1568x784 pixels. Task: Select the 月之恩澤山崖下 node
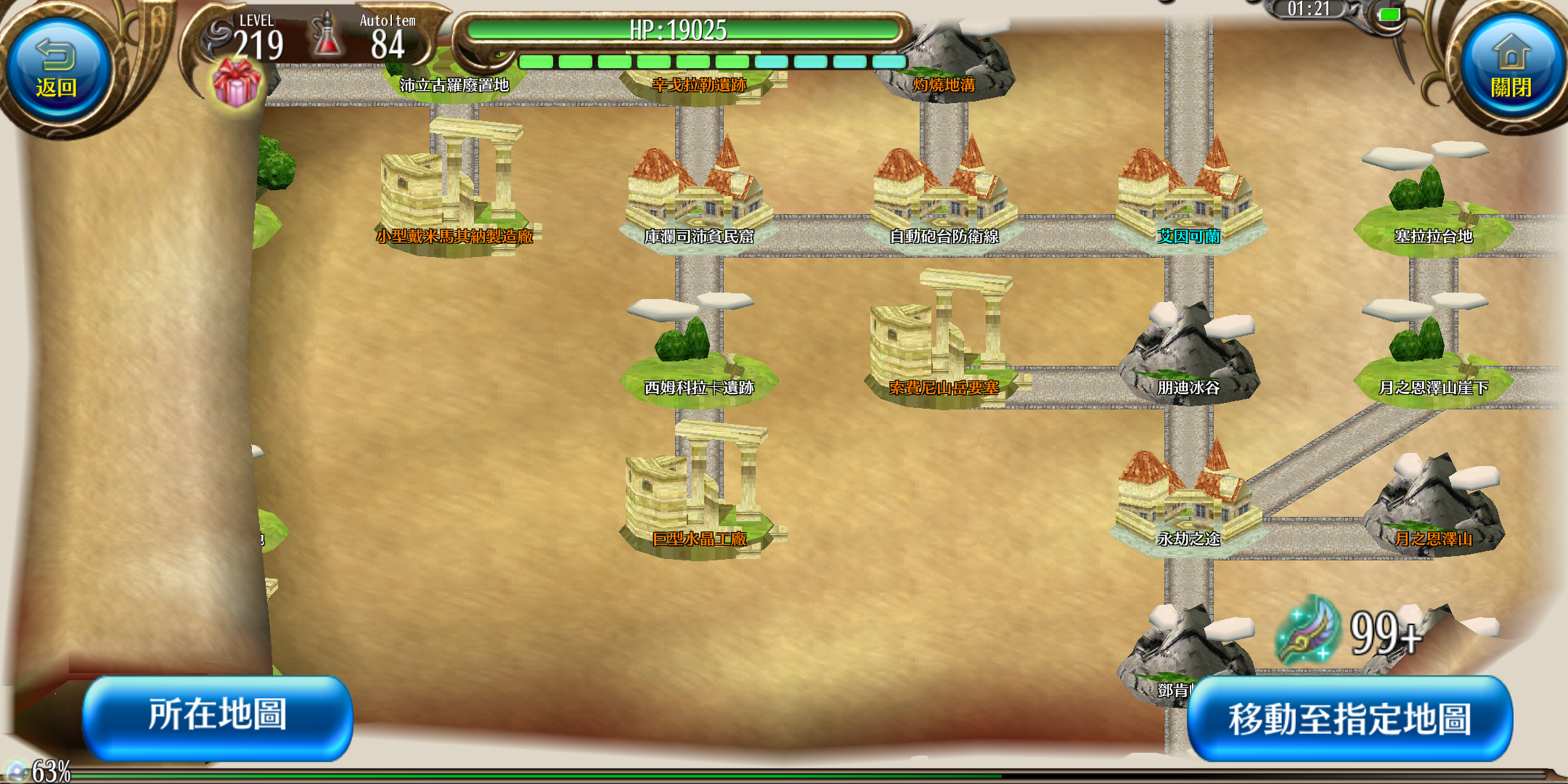coord(1433,356)
